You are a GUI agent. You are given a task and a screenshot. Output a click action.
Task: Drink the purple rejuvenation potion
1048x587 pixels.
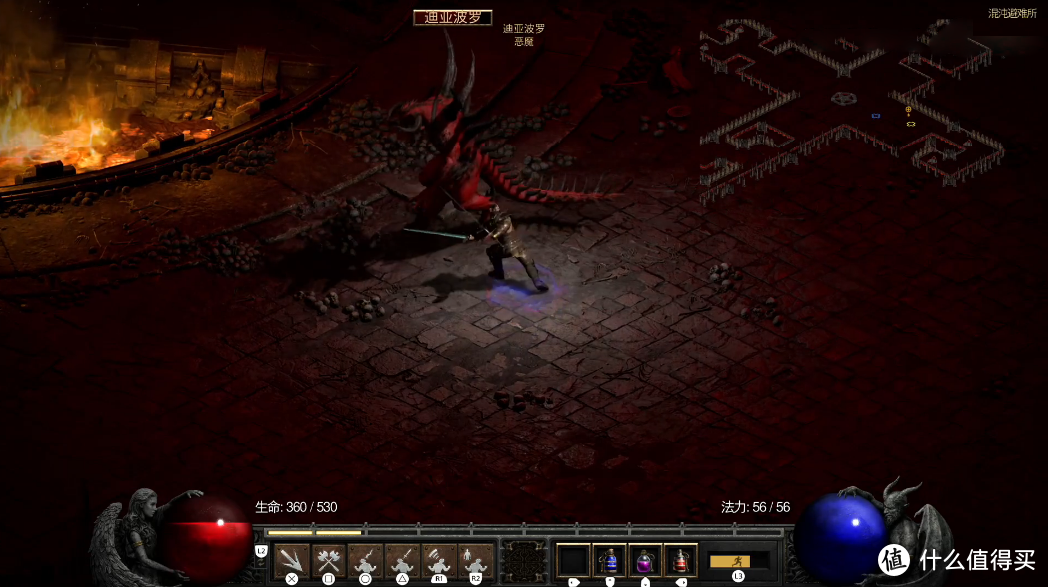(x=645, y=561)
